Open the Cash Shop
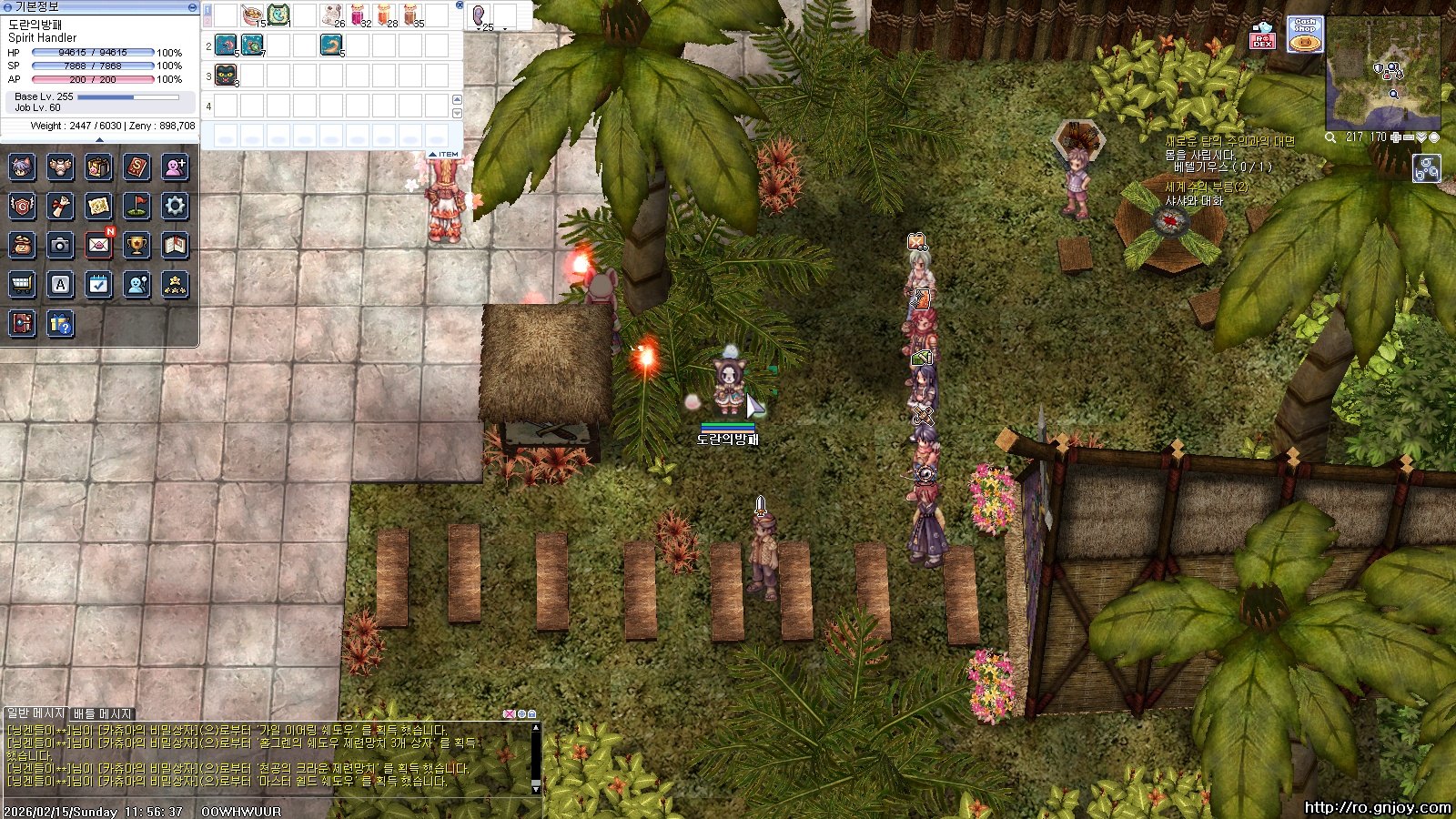Viewport: 1456px width, 819px height. point(1305,35)
